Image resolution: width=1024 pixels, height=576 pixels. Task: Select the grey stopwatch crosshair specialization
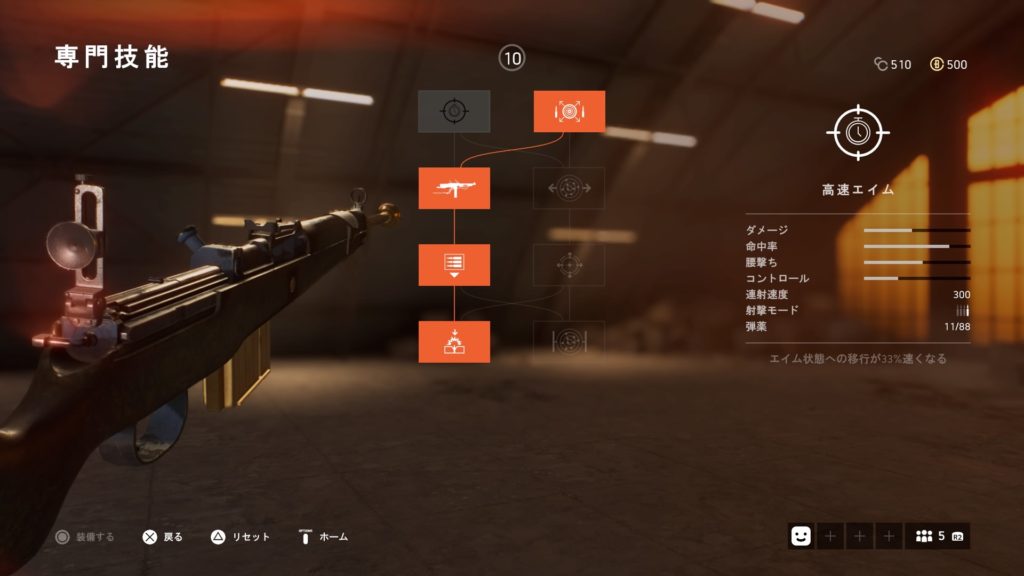click(454, 111)
